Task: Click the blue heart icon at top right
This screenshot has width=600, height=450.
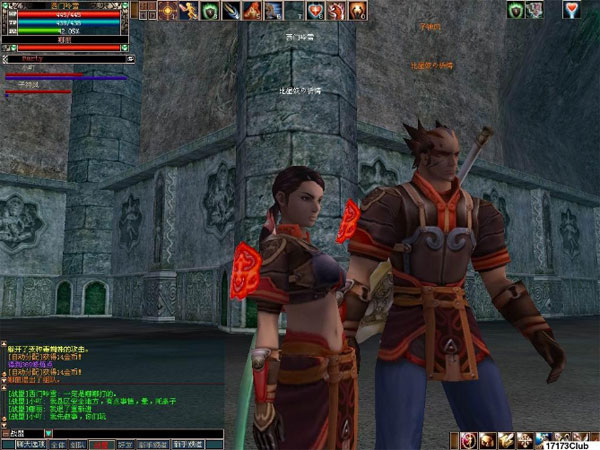Action: click(x=571, y=11)
